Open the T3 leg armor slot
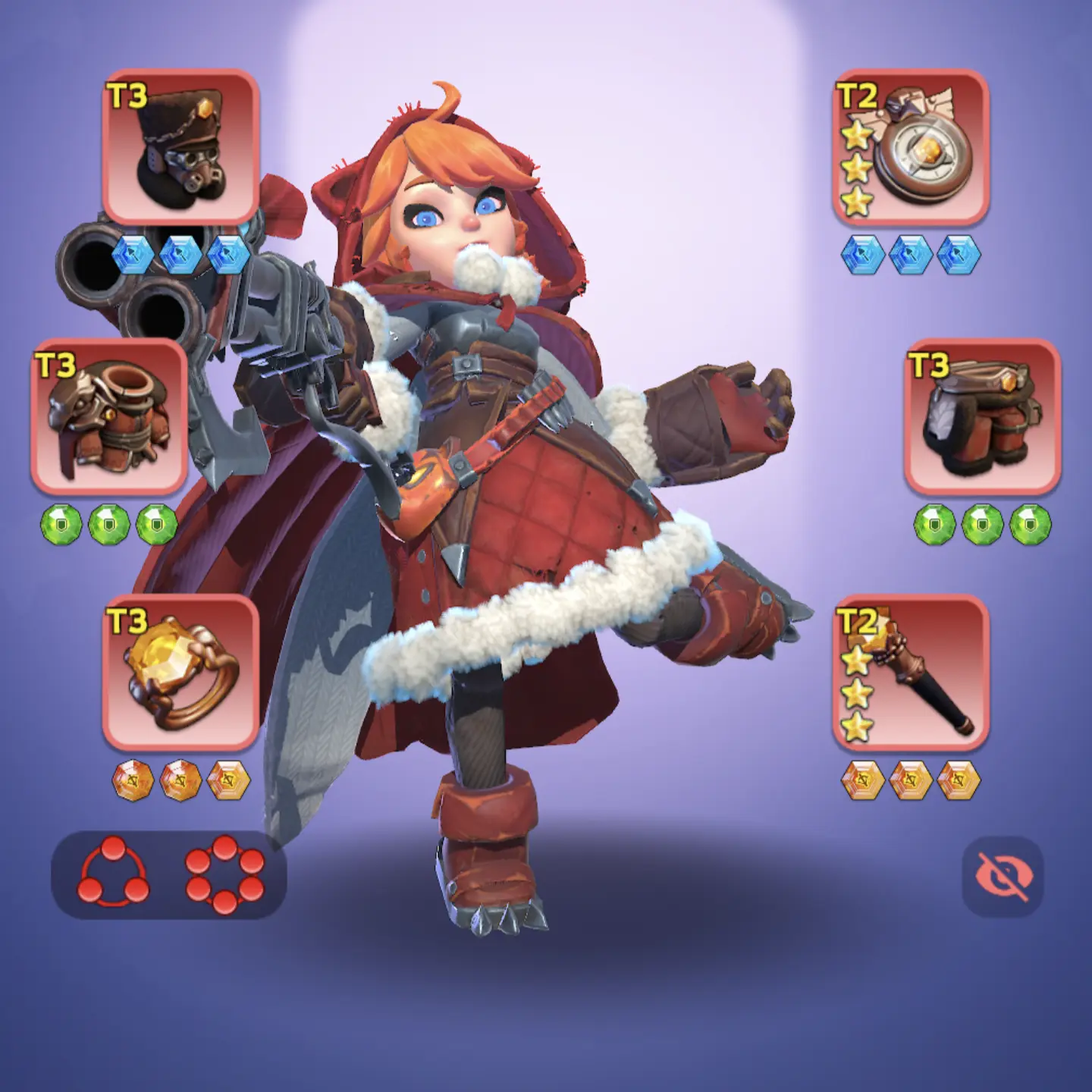This screenshot has height=1092, width=1092. [983, 416]
